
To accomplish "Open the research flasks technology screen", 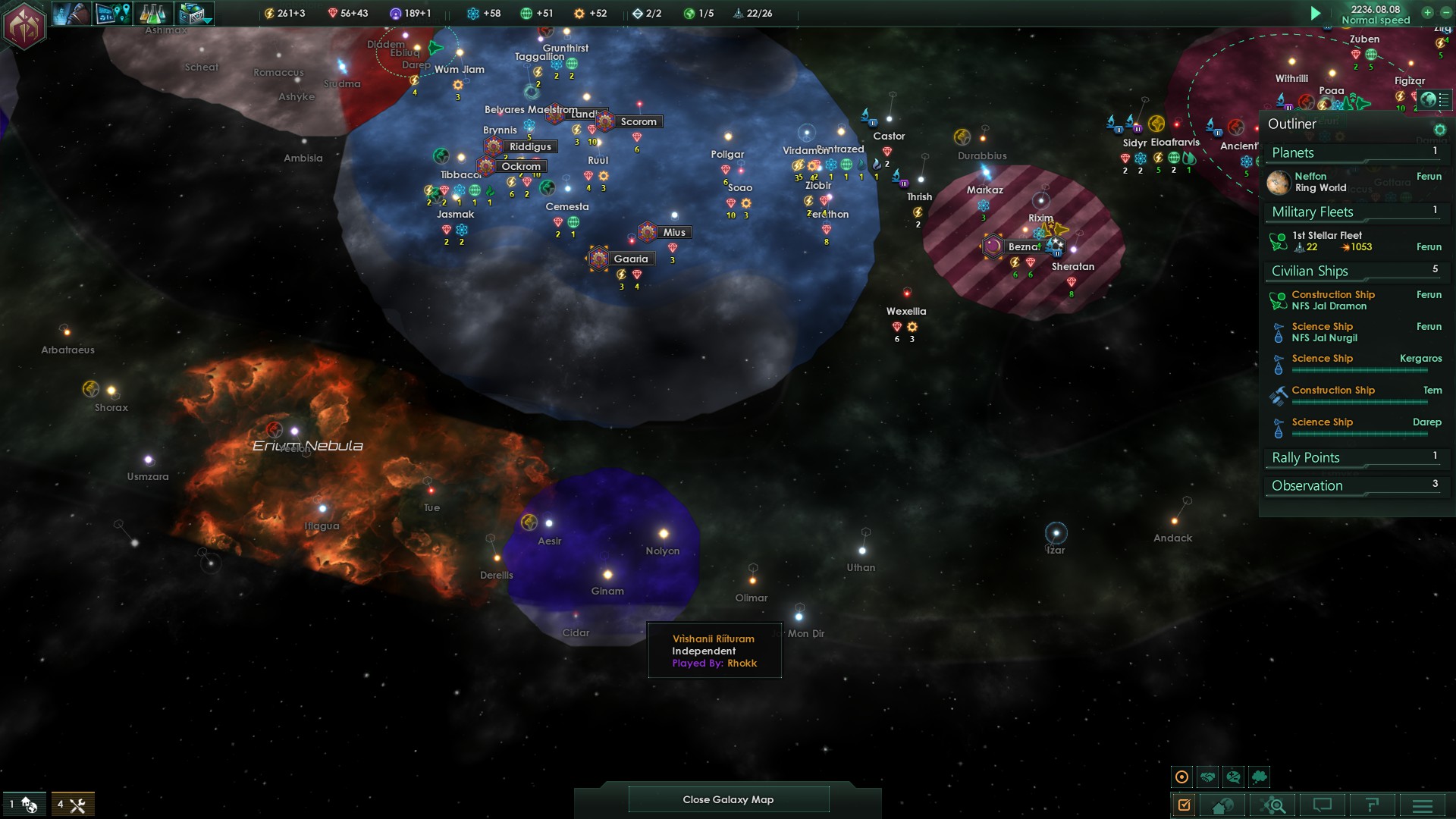I will point(154,13).
